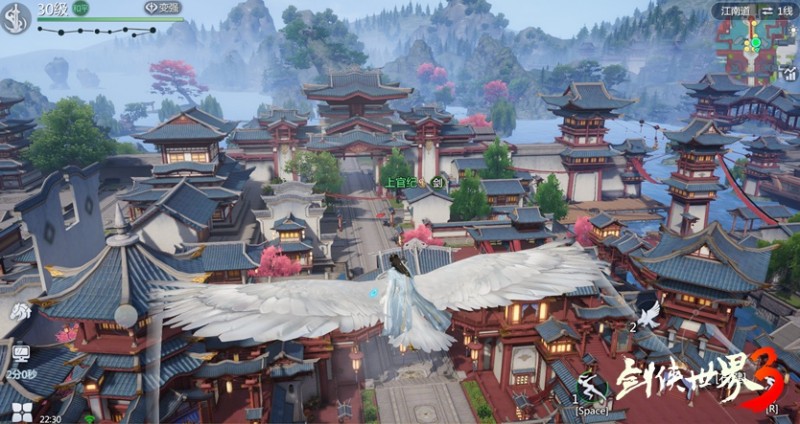This screenshot has height=424, width=800.
Task: Click the 变强 power-up button
Action: 164,8
